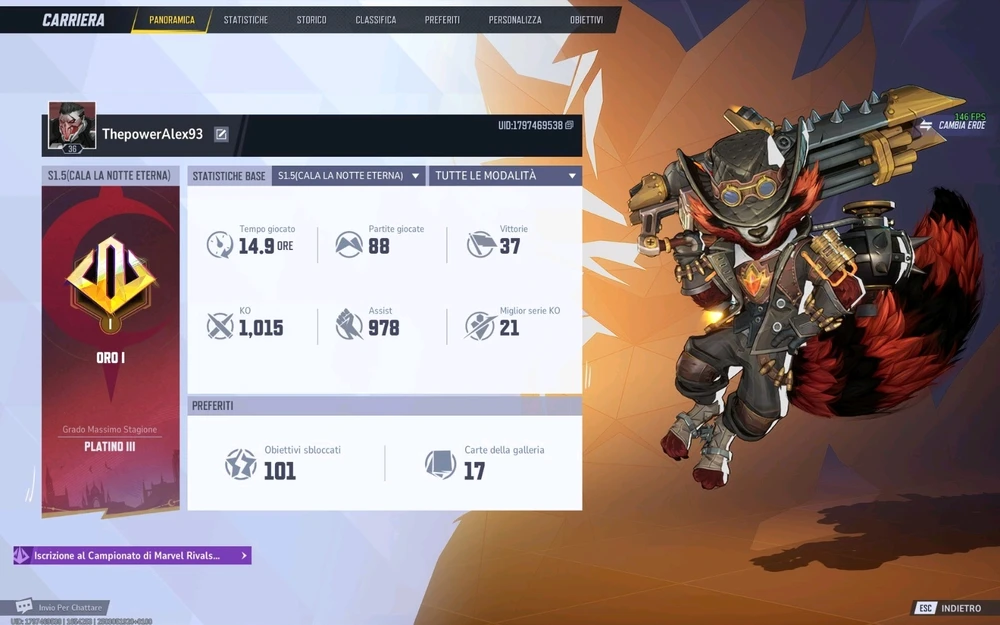Copy the UID with the copy icon
Image resolution: width=1000 pixels, height=625 pixels.
(x=569, y=126)
